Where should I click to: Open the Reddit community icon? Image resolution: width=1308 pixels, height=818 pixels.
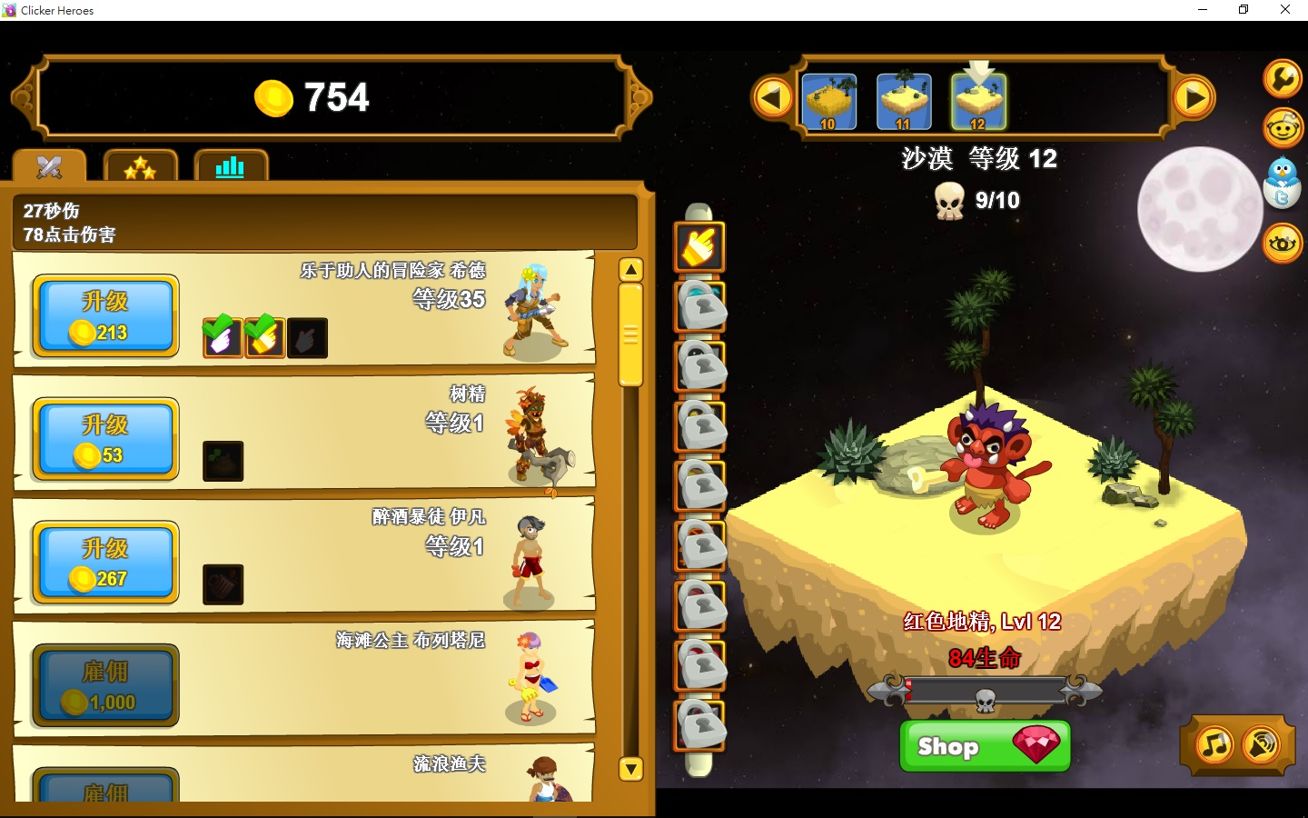tap(1283, 128)
